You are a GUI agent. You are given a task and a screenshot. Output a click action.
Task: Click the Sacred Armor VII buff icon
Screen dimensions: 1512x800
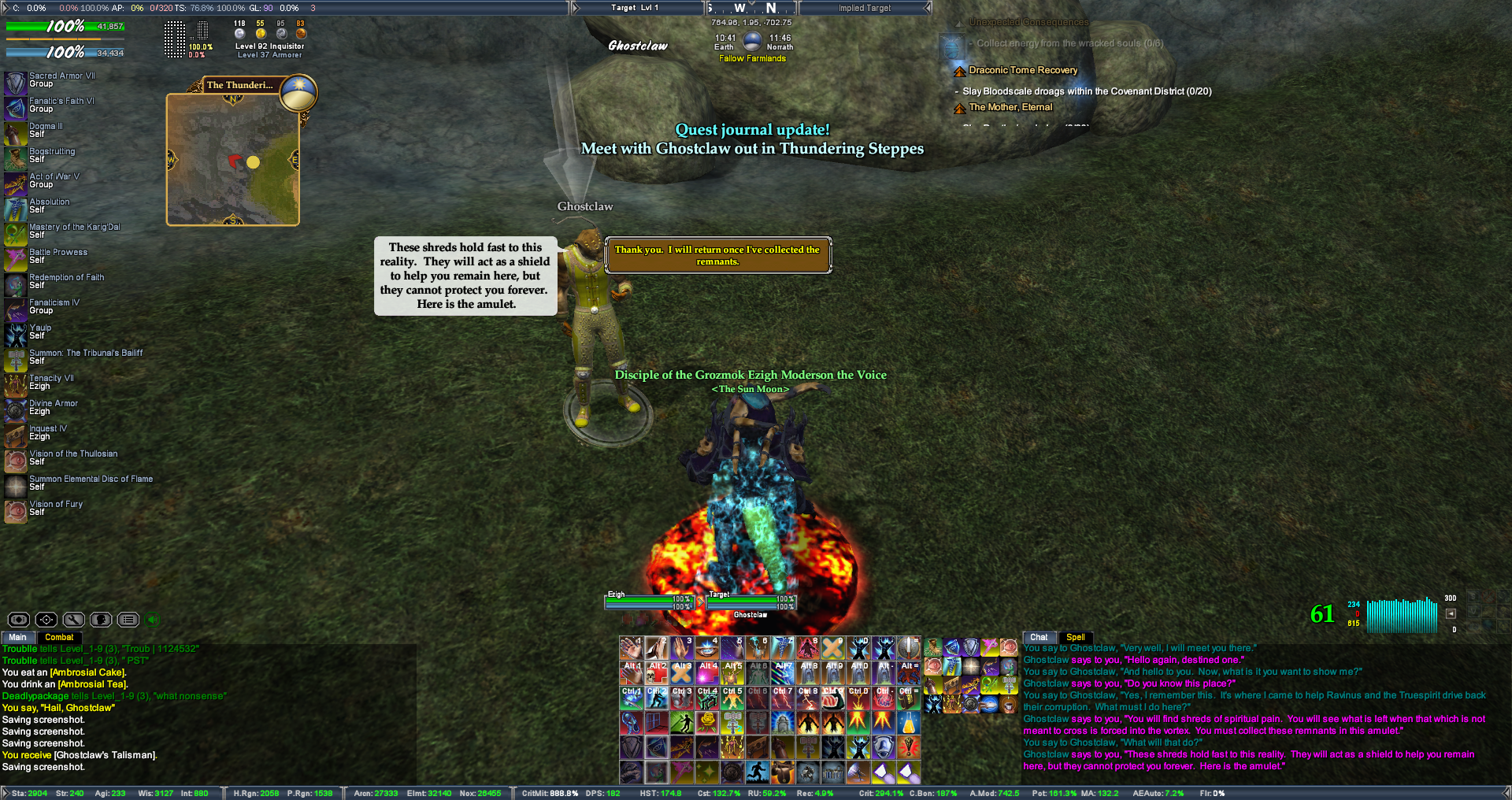point(16,83)
